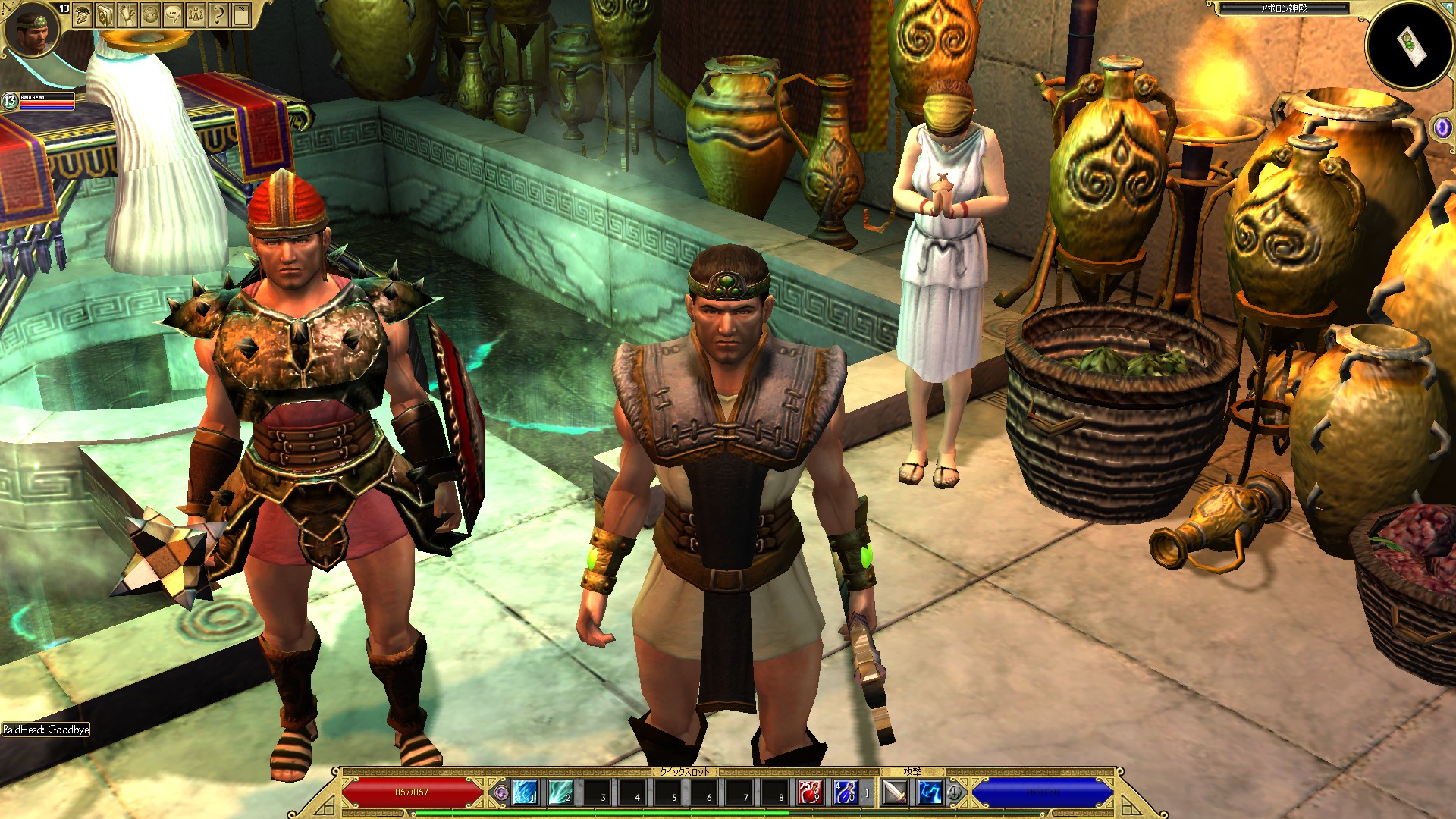Open the TQ checklist icon on the toolbar

pos(242,14)
